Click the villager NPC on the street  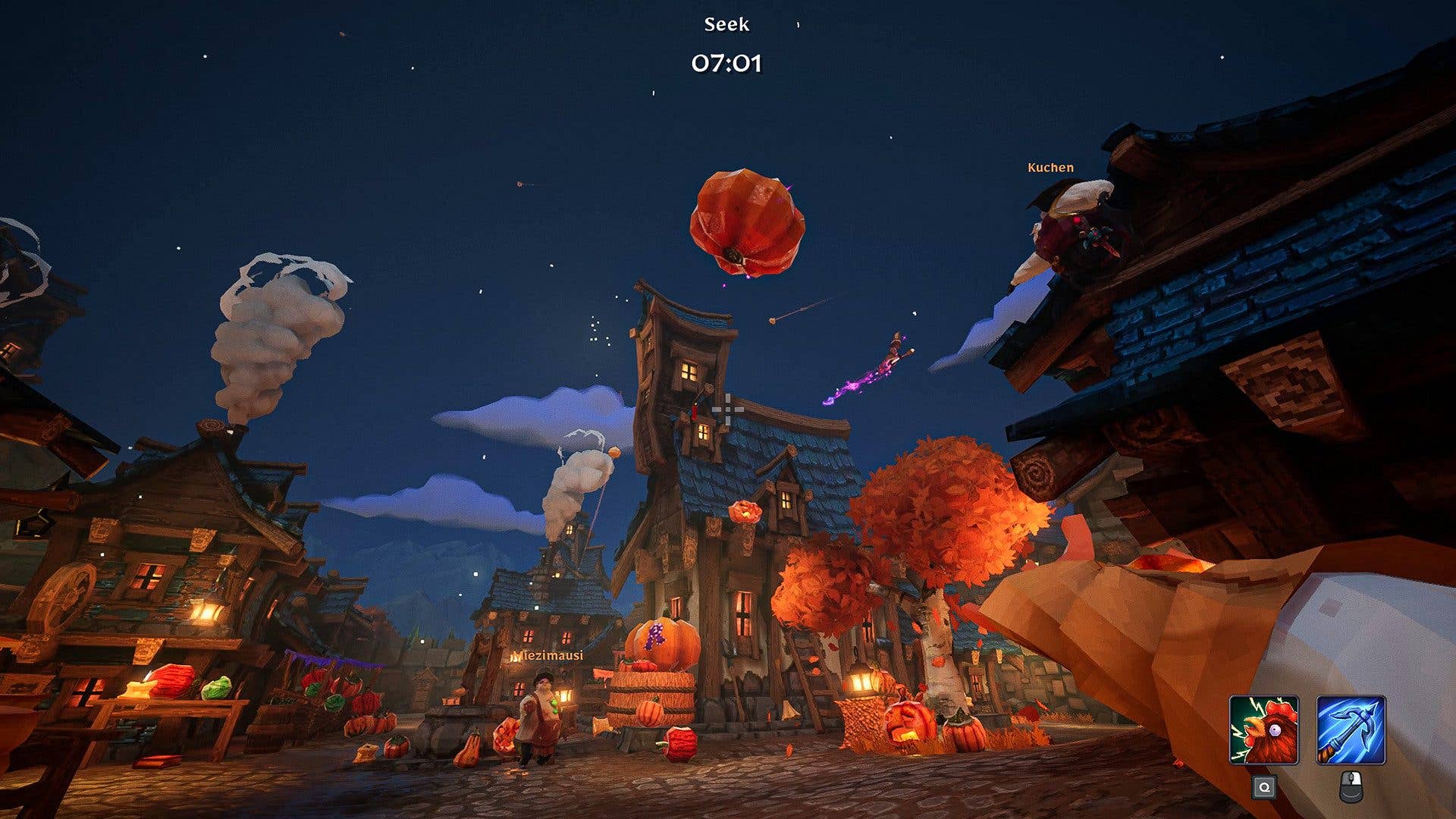tap(540, 717)
